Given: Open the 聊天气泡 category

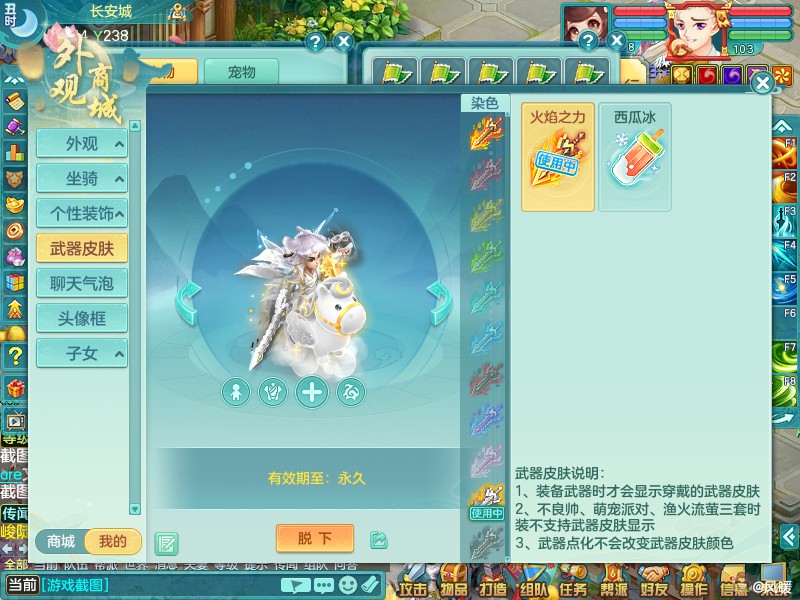Looking at the screenshot, I should (81, 284).
